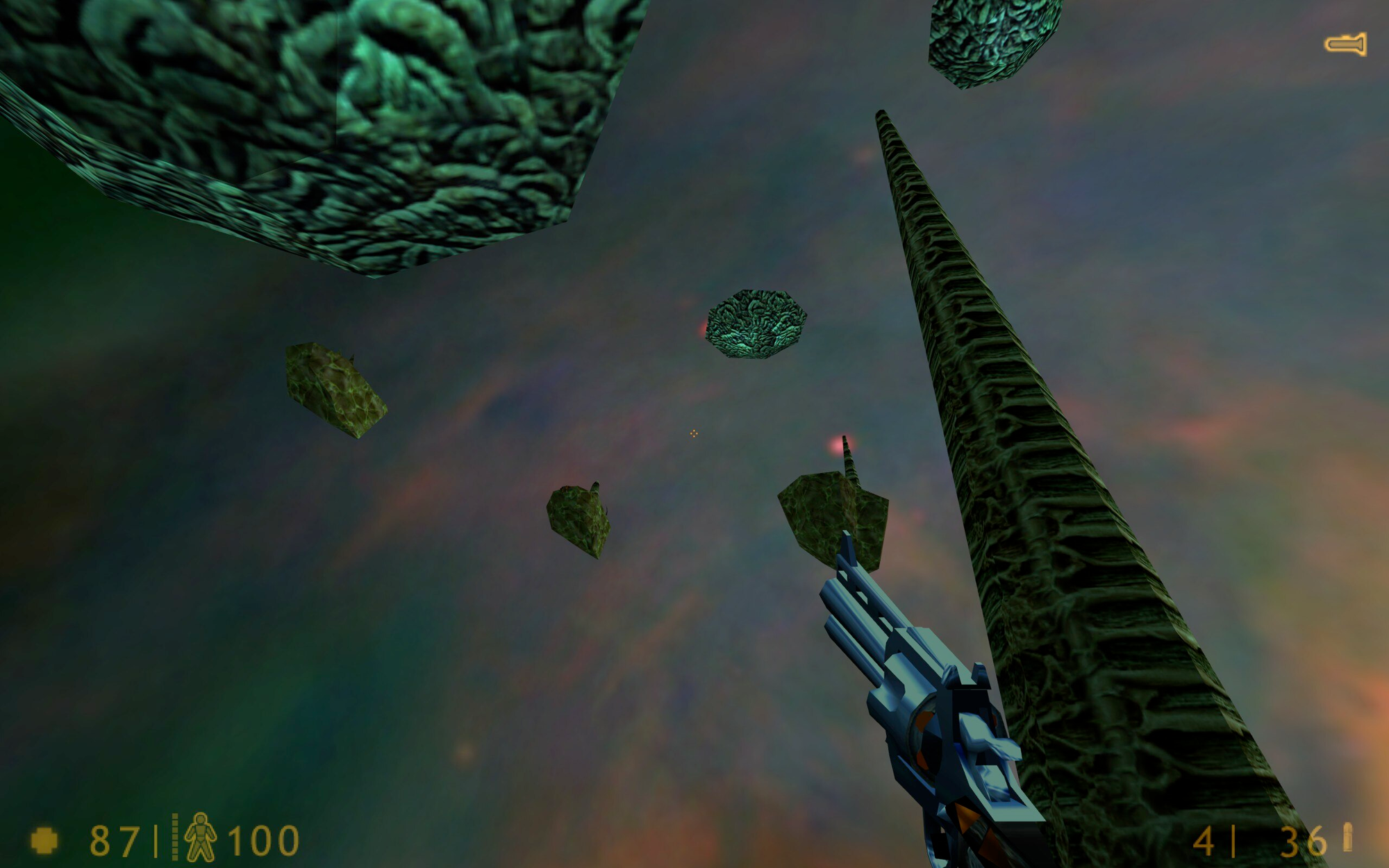Click the flashlight icon in the top-right HUD
The height and width of the screenshot is (868, 1389).
[1346, 43]
